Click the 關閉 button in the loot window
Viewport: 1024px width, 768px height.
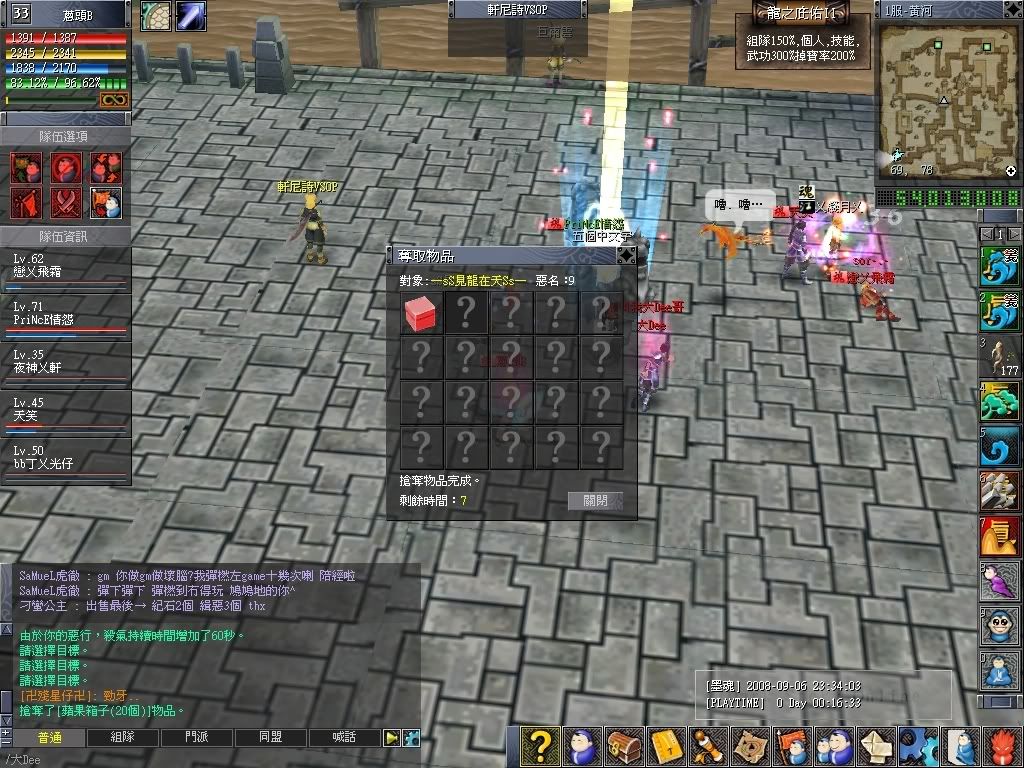click(595, 501)
